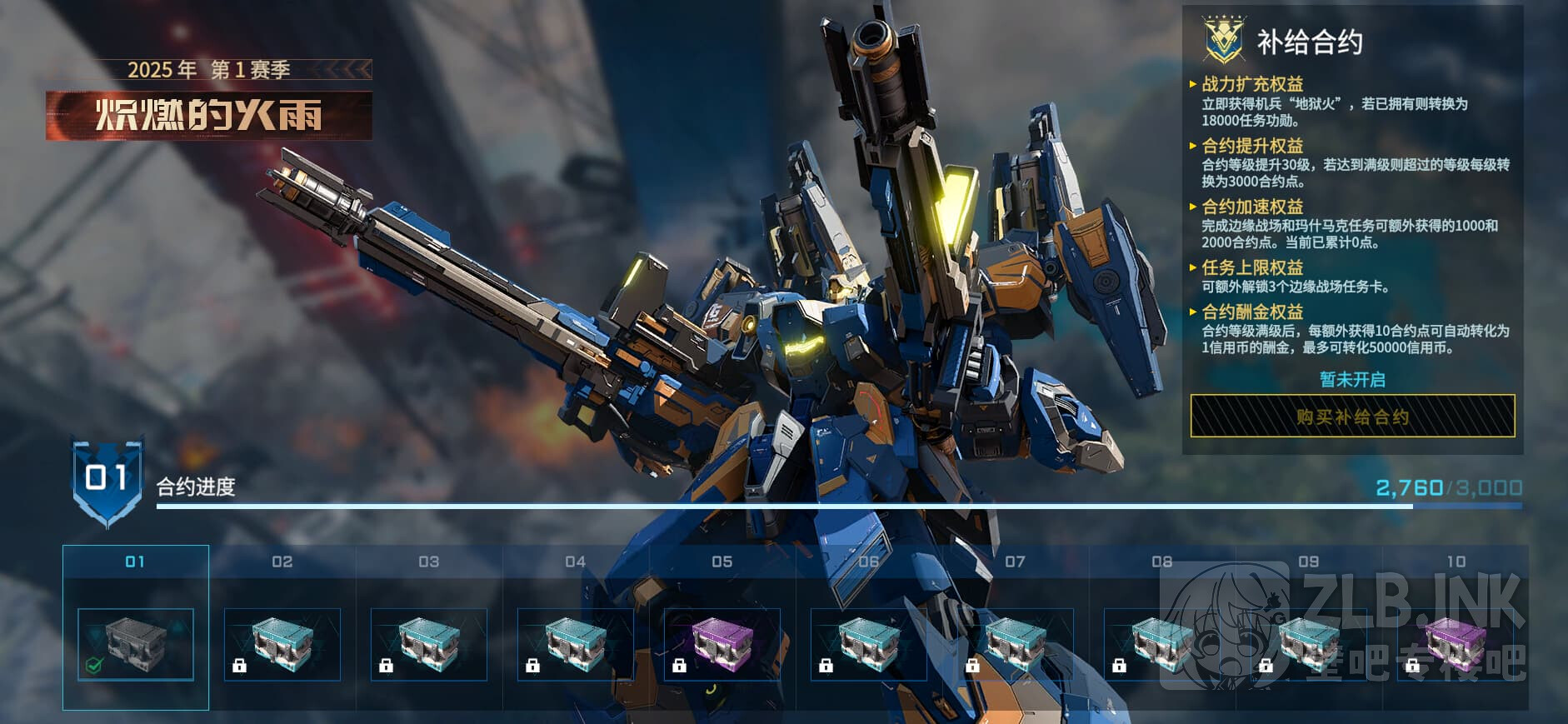
Task: Select the level 05 purple crate
Action: 722,644
